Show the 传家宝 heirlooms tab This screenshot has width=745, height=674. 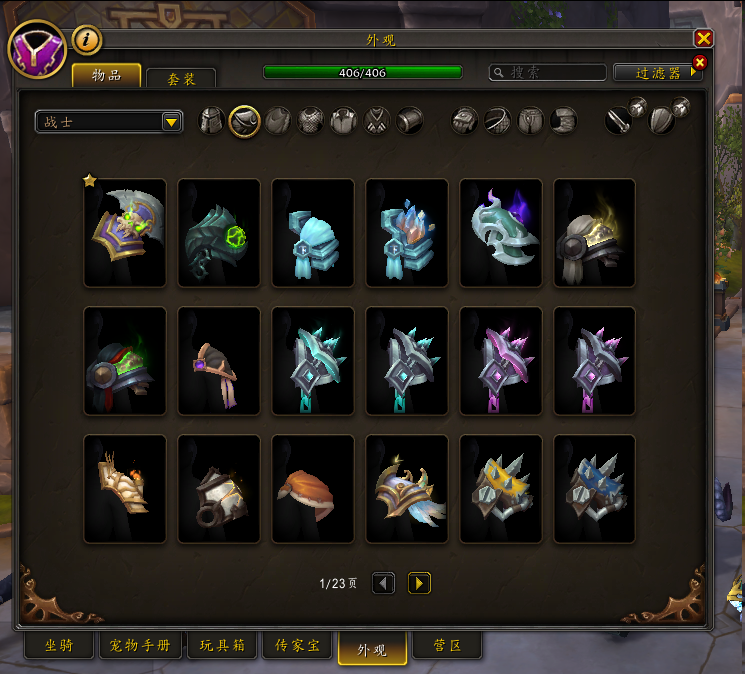pyautogui.click(x=298, y=646)
